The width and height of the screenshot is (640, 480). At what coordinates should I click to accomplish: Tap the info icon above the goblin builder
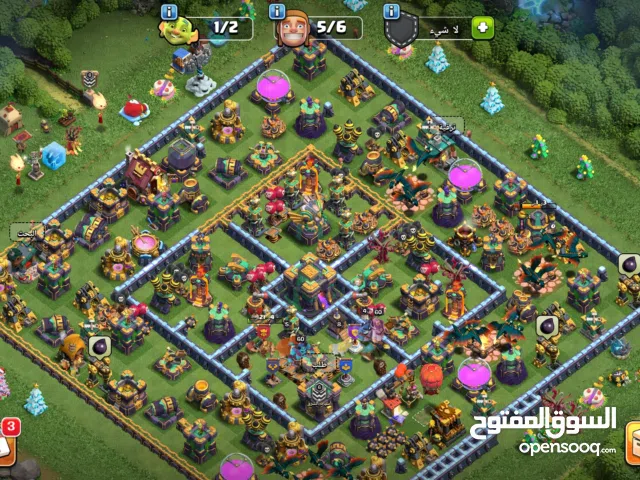pos(169,11)
